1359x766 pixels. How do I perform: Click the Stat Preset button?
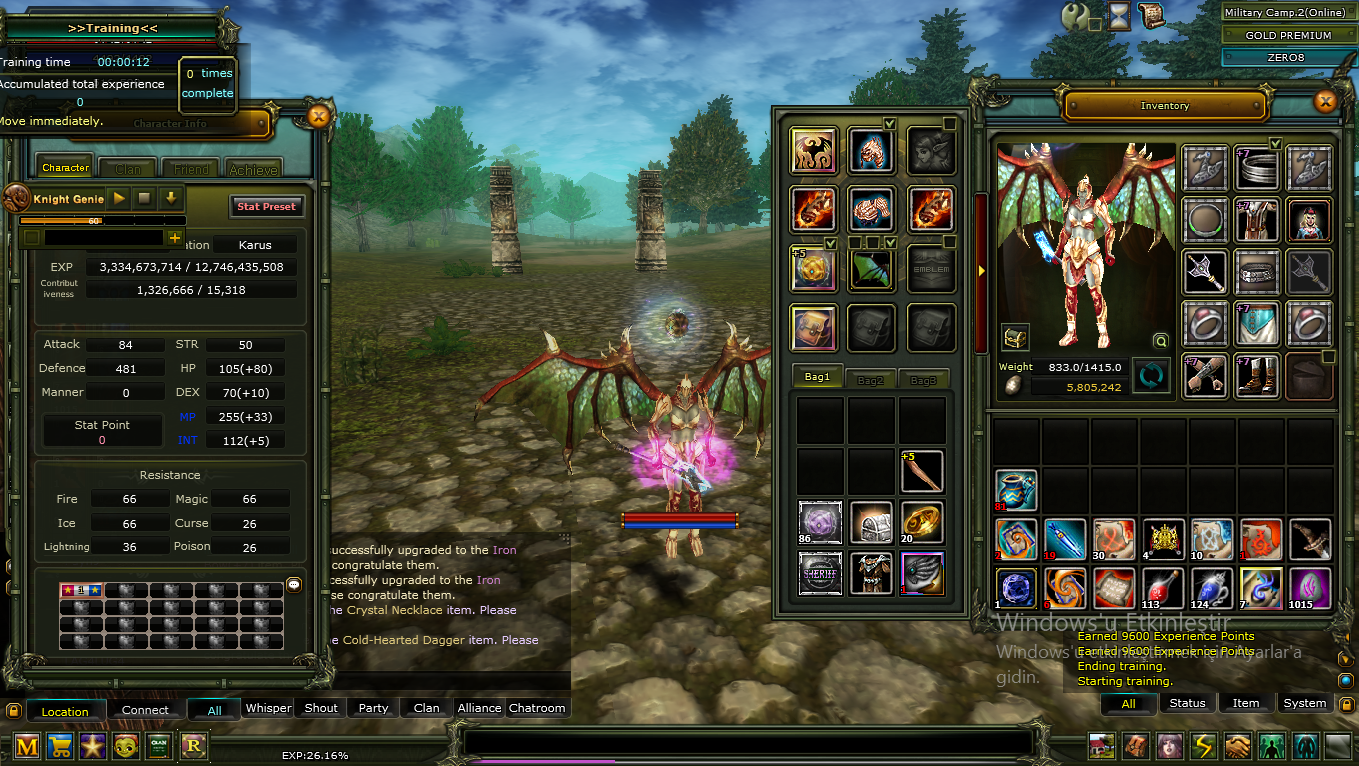tap(266, 206)
